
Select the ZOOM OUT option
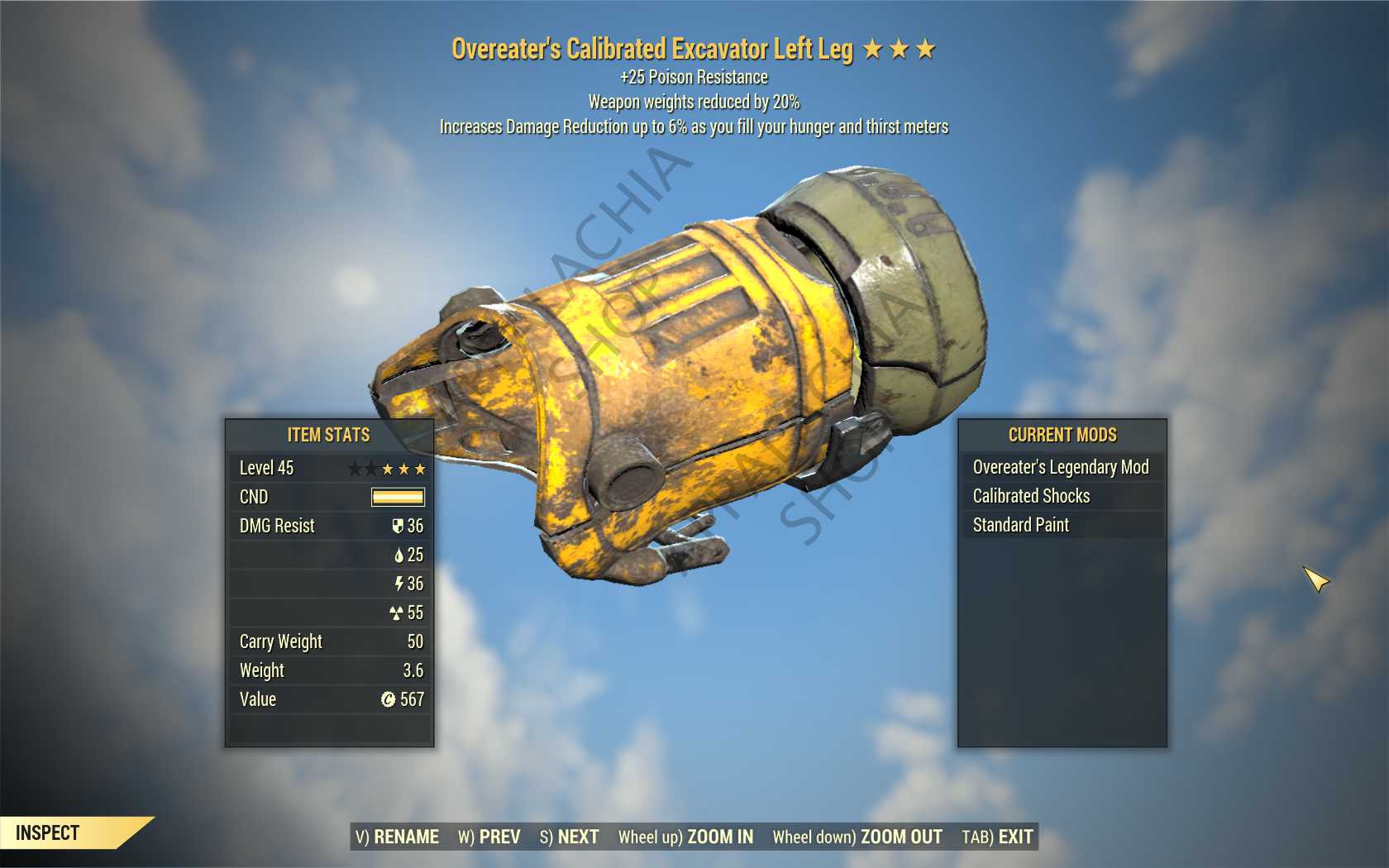tap(857, 837)
